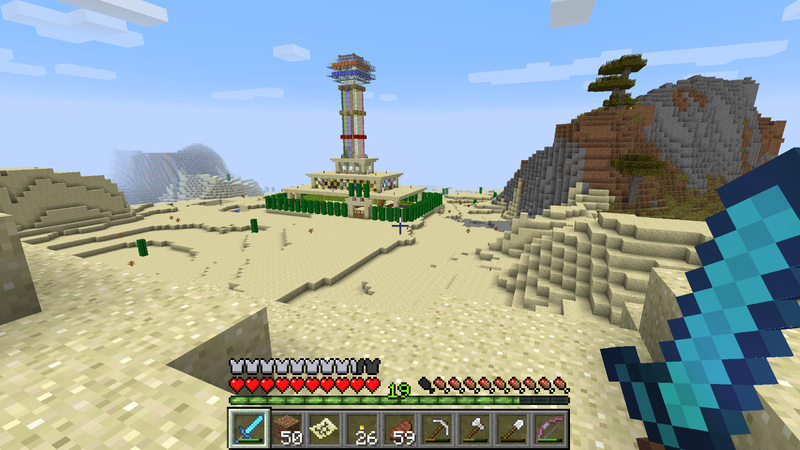This screenshot has width=800, height=450.
Task: Pick the hotbar stack showing 59
Action: [x=399, y=428]
